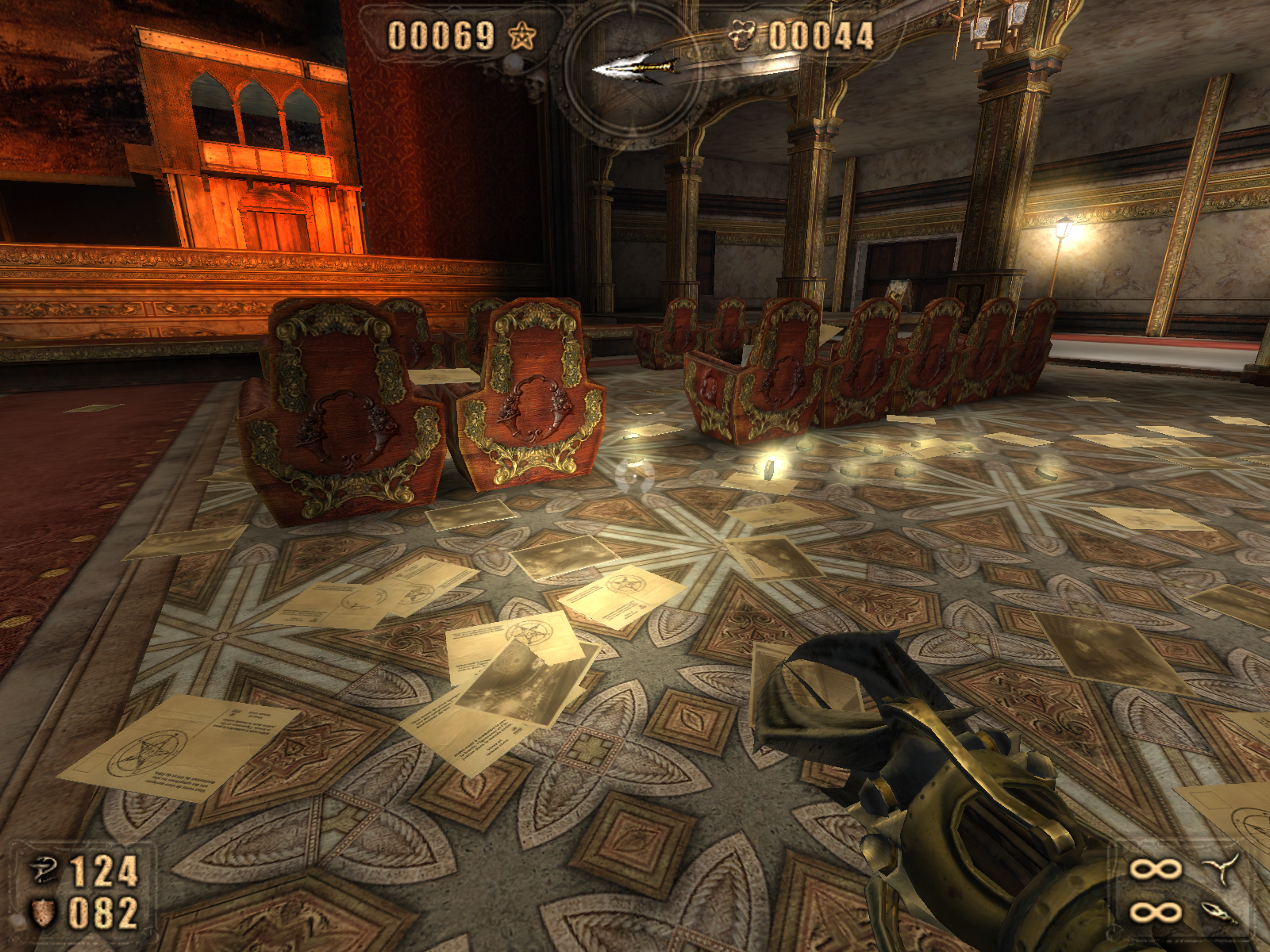Click the compass arrow dial
Image resolution: width=1270 pixels, height=952 pixels.
coord(635,70)
